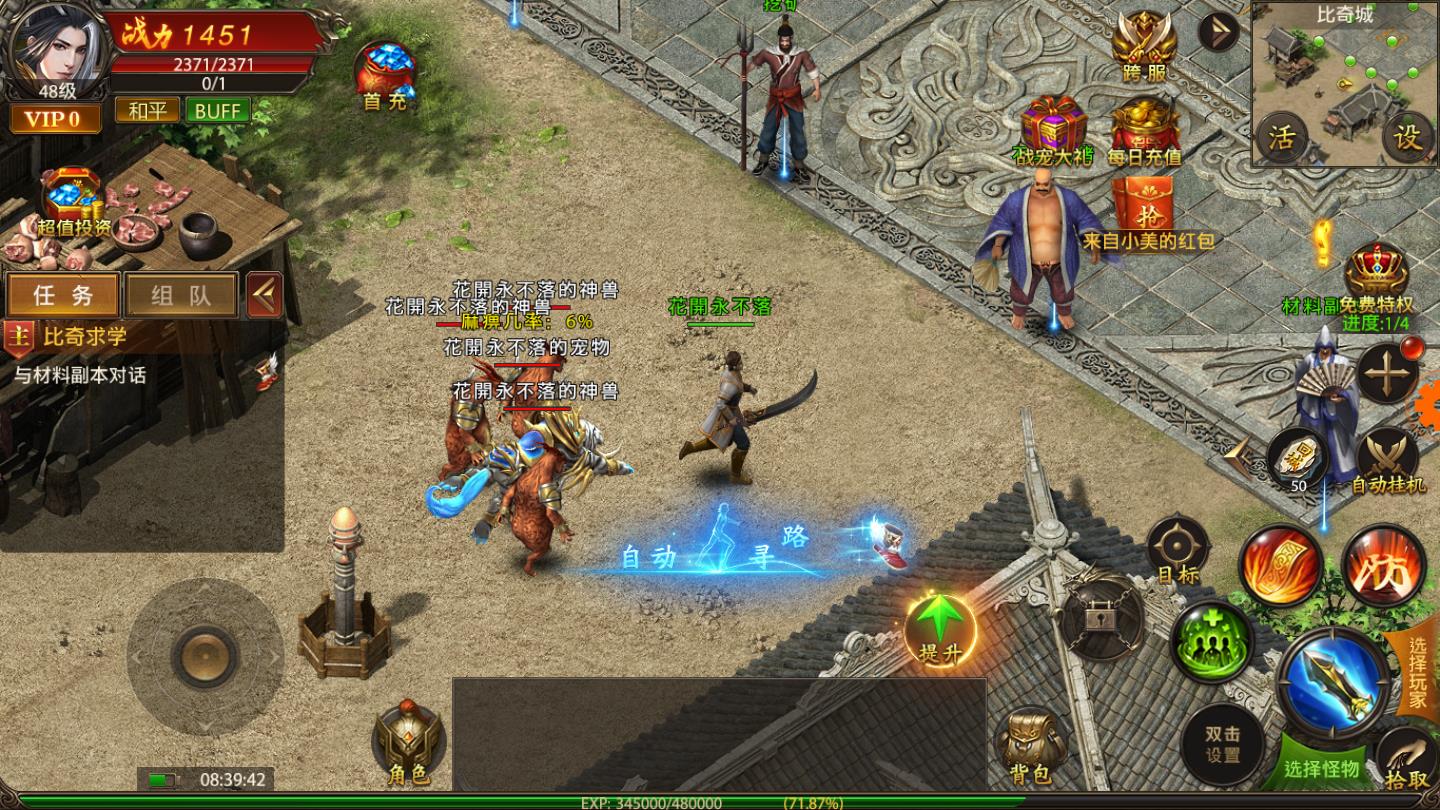Viewport: 1440px width, 810px height.
Task: Collapse the quest panel with the arrow
Action: 265,295
